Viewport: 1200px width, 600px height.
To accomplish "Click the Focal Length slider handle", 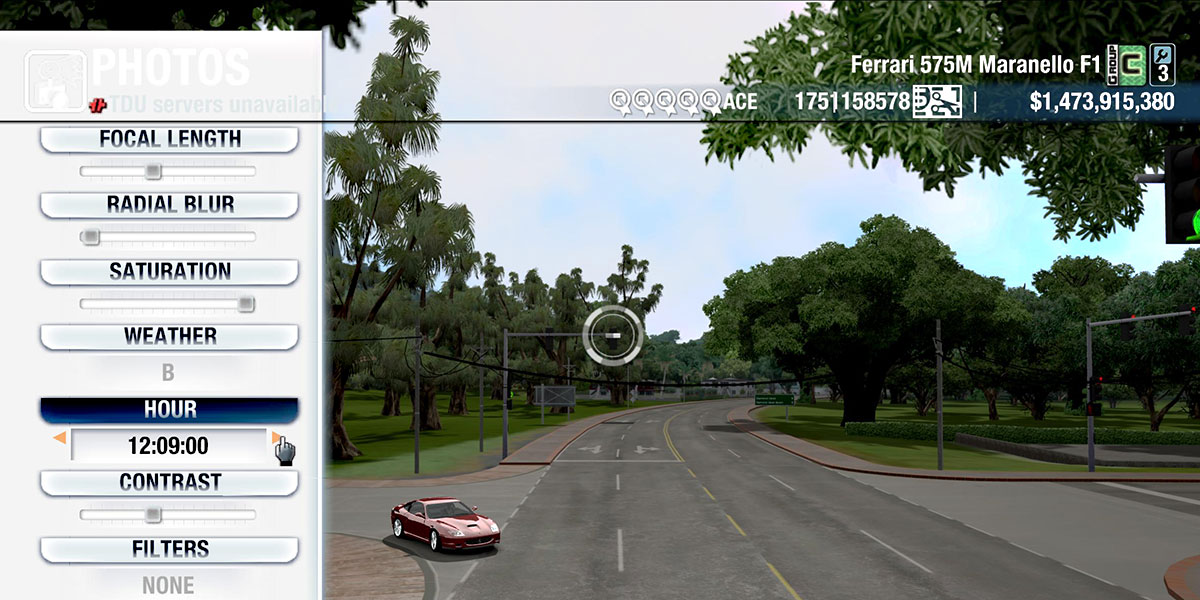I will (152, 171).
